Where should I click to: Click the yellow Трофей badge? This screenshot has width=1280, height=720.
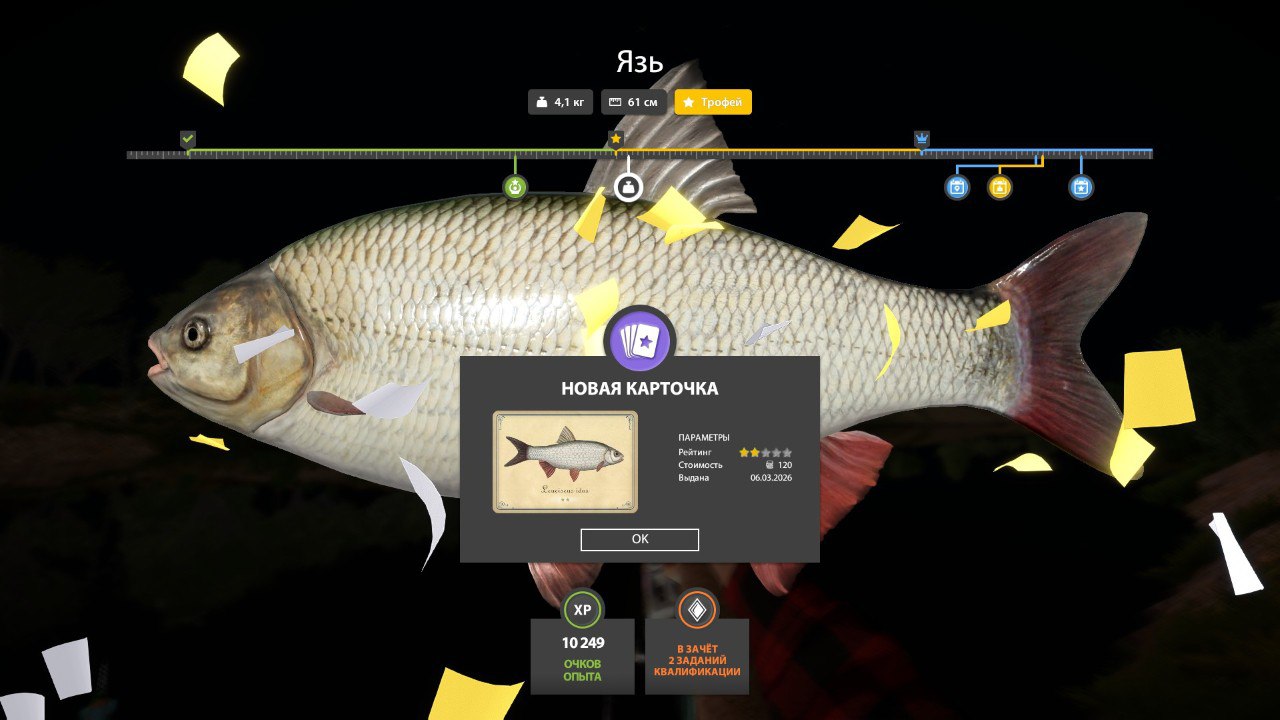(x=713, y=102)
